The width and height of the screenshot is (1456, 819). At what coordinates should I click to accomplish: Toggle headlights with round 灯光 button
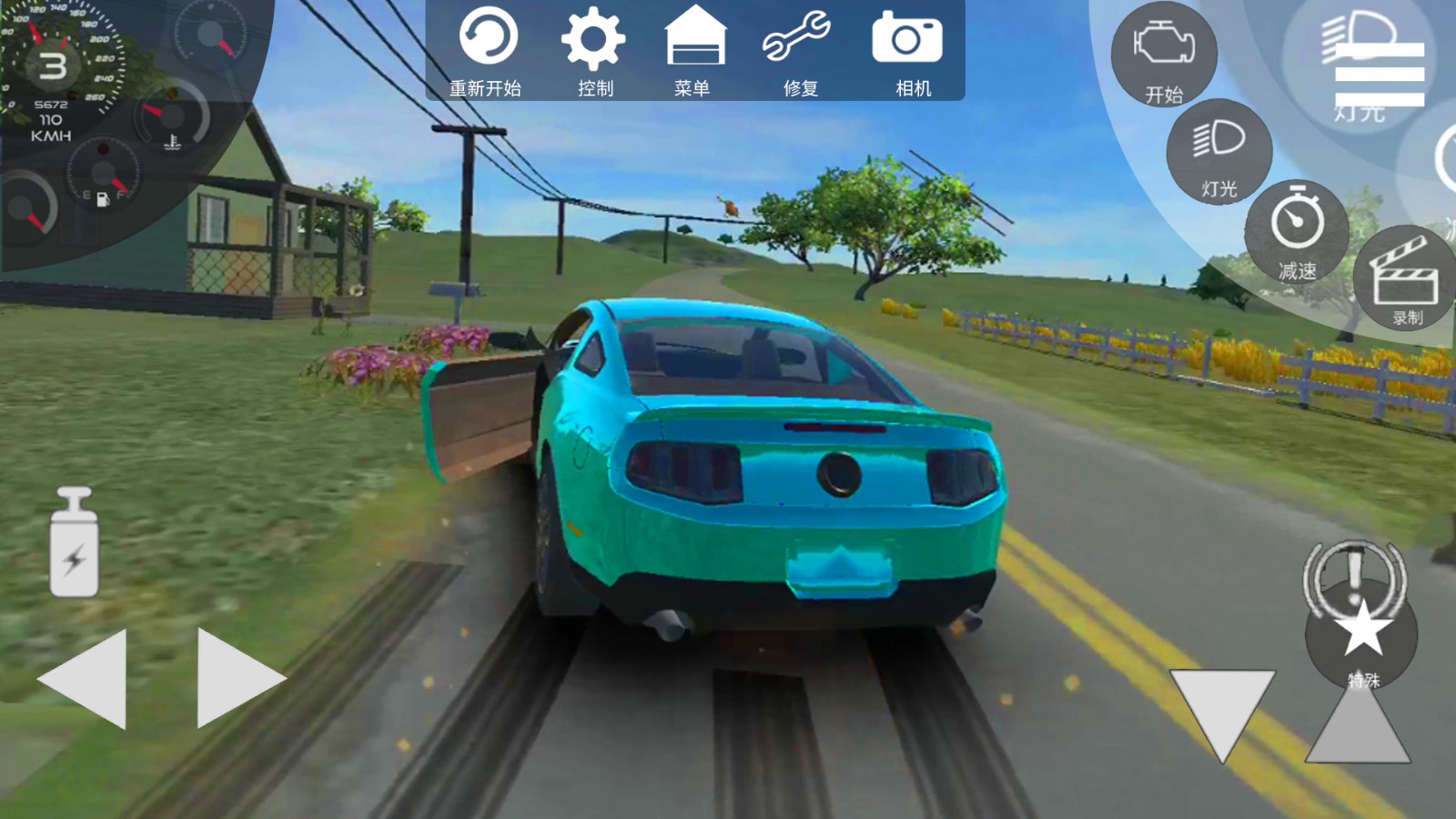pos(1219,152)
